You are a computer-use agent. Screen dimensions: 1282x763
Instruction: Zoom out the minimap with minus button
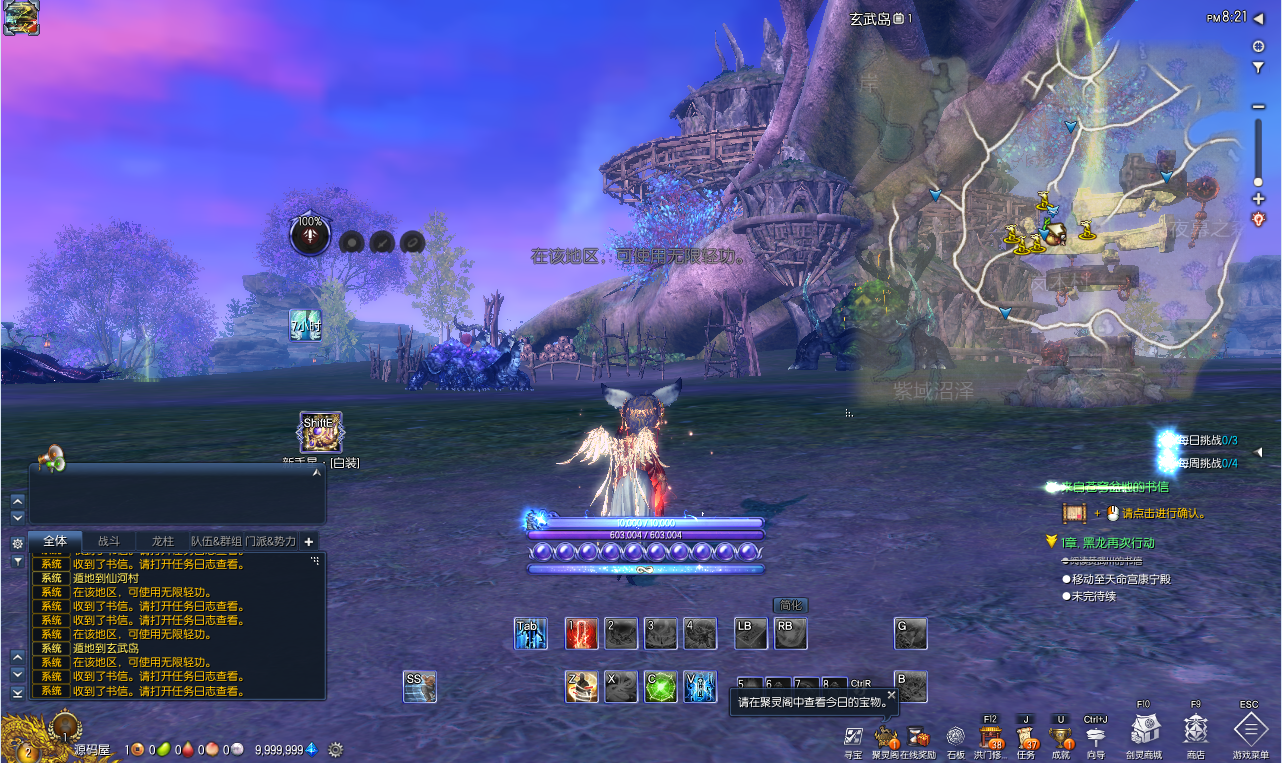1258,107
